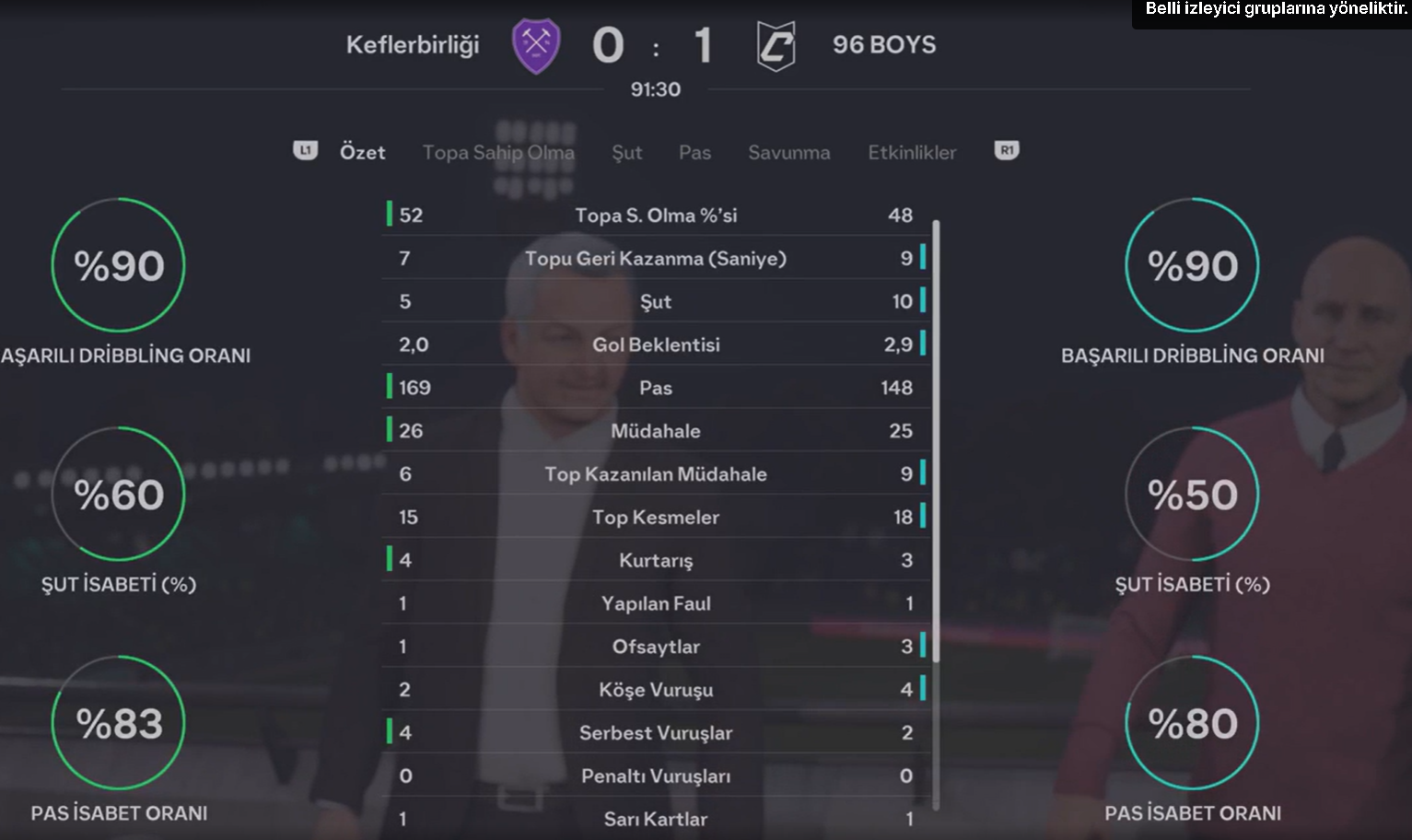The width and height of the screenshot is (1412, 840).
Task: Click the stats list scrollbar
Action: [x=936, y=440]
